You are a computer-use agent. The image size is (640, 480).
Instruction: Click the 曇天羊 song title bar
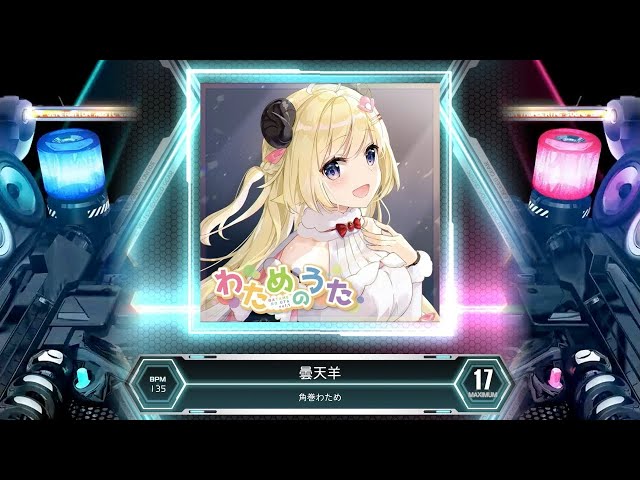coord(319,371)
